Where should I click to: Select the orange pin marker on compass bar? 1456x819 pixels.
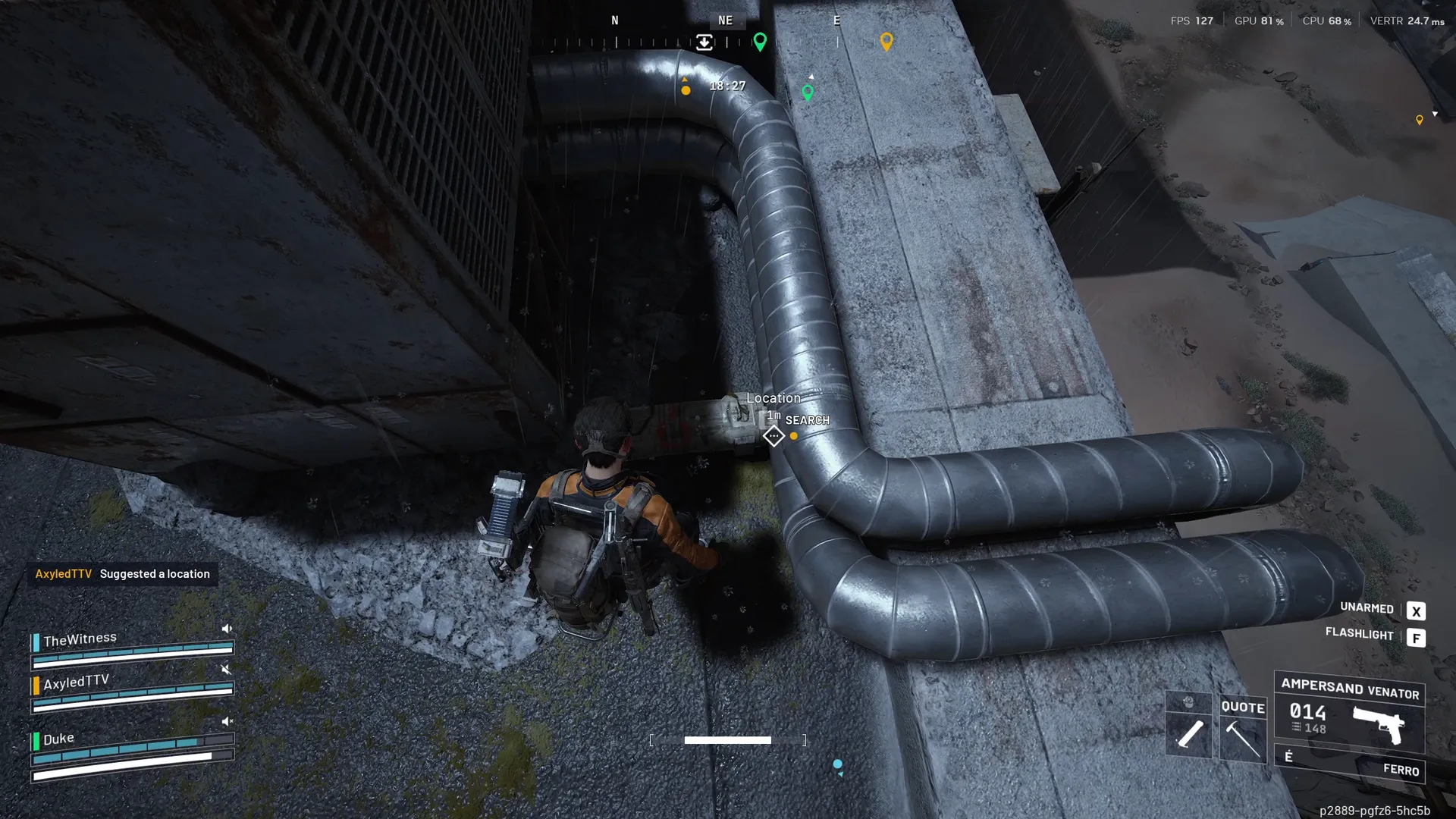pyautogui.click(x=886, y=41)
